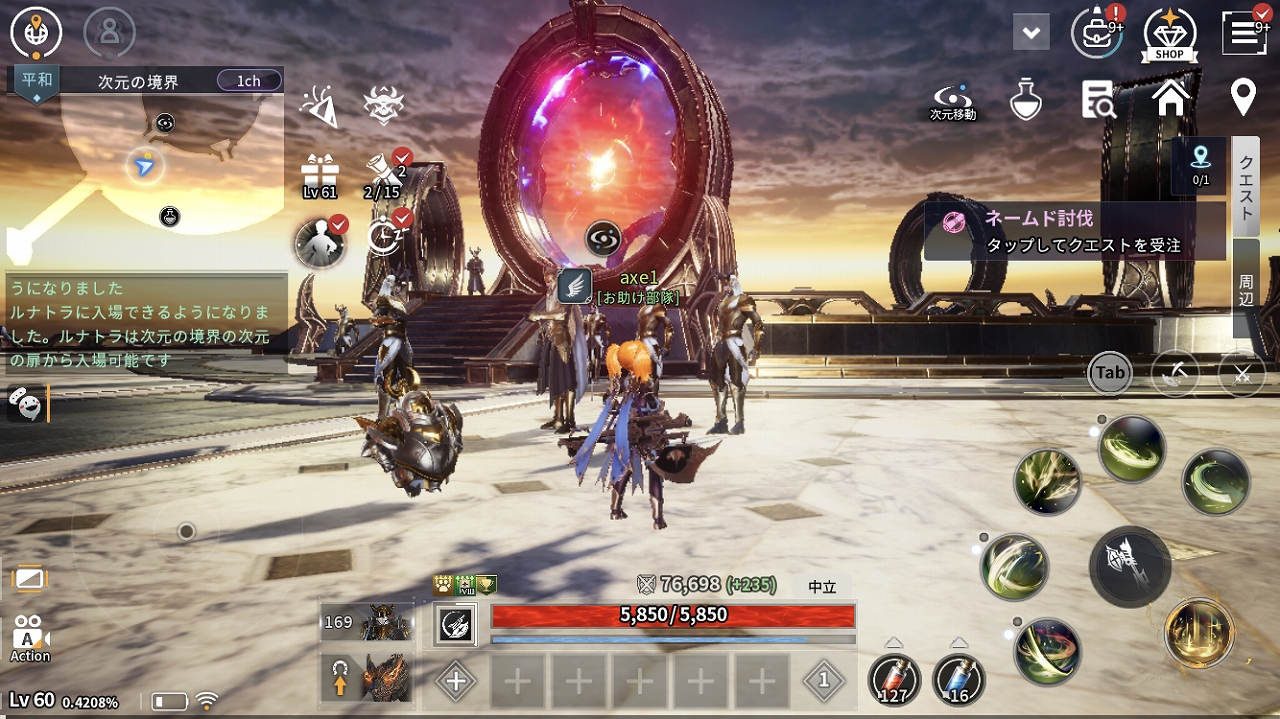Image resolution: width=1280 pixels, height=719 pixels.
Task: Toggle the Action camera mode
Action: tap(30, 638)
